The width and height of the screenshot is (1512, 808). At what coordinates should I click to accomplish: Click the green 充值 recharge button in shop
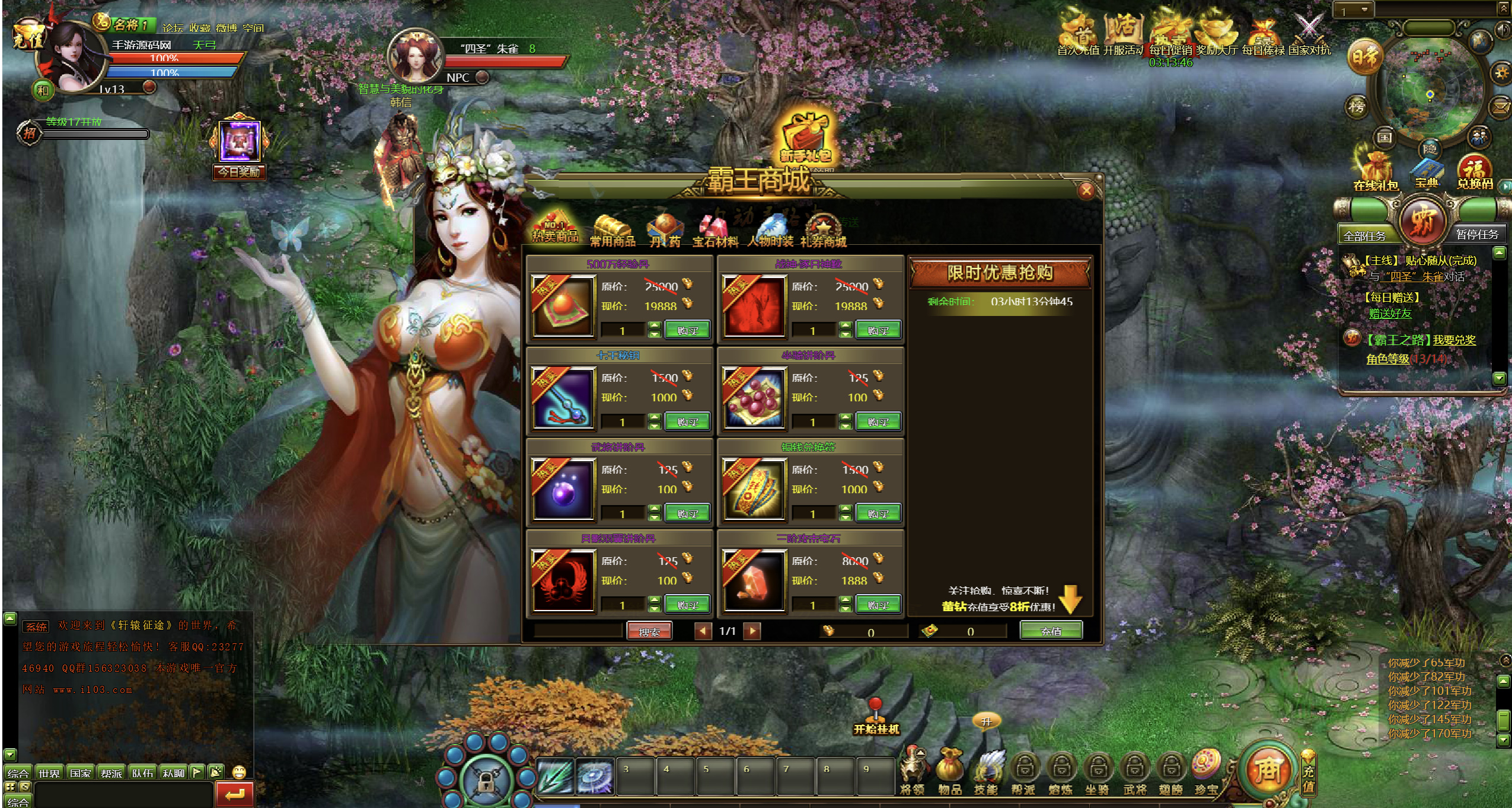pyautogui.click(x=1051, y=631)
